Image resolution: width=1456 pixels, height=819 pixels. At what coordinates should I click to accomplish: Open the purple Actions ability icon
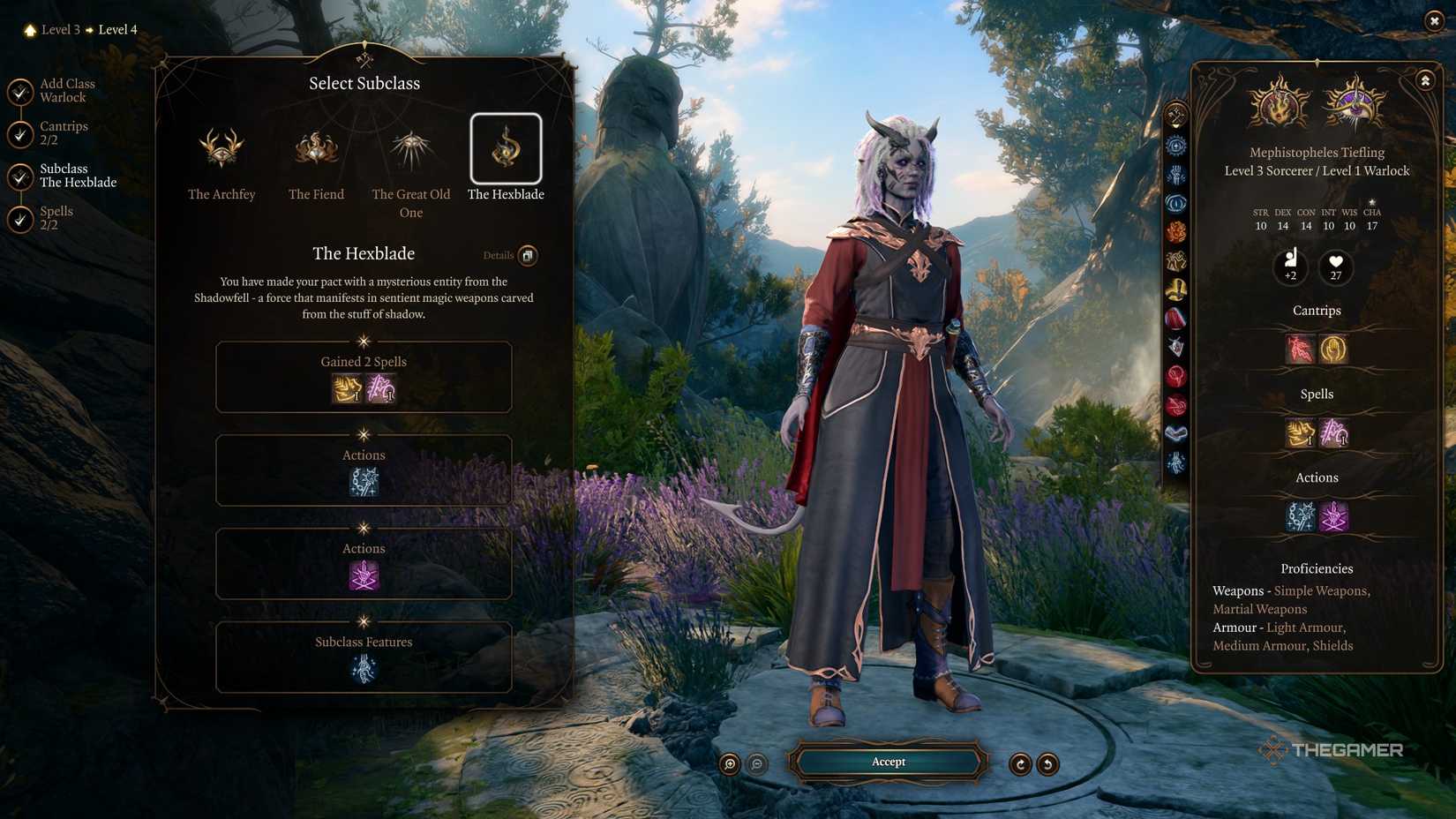point(363,575)
